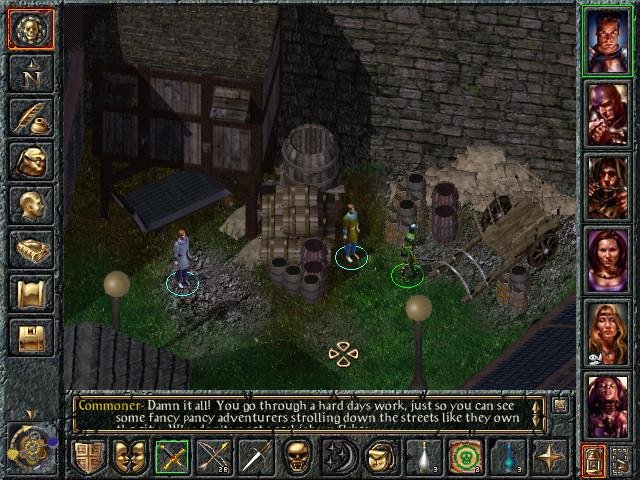Open the priest scroll button
Screen dimensions: 640x480
(30, 293)
